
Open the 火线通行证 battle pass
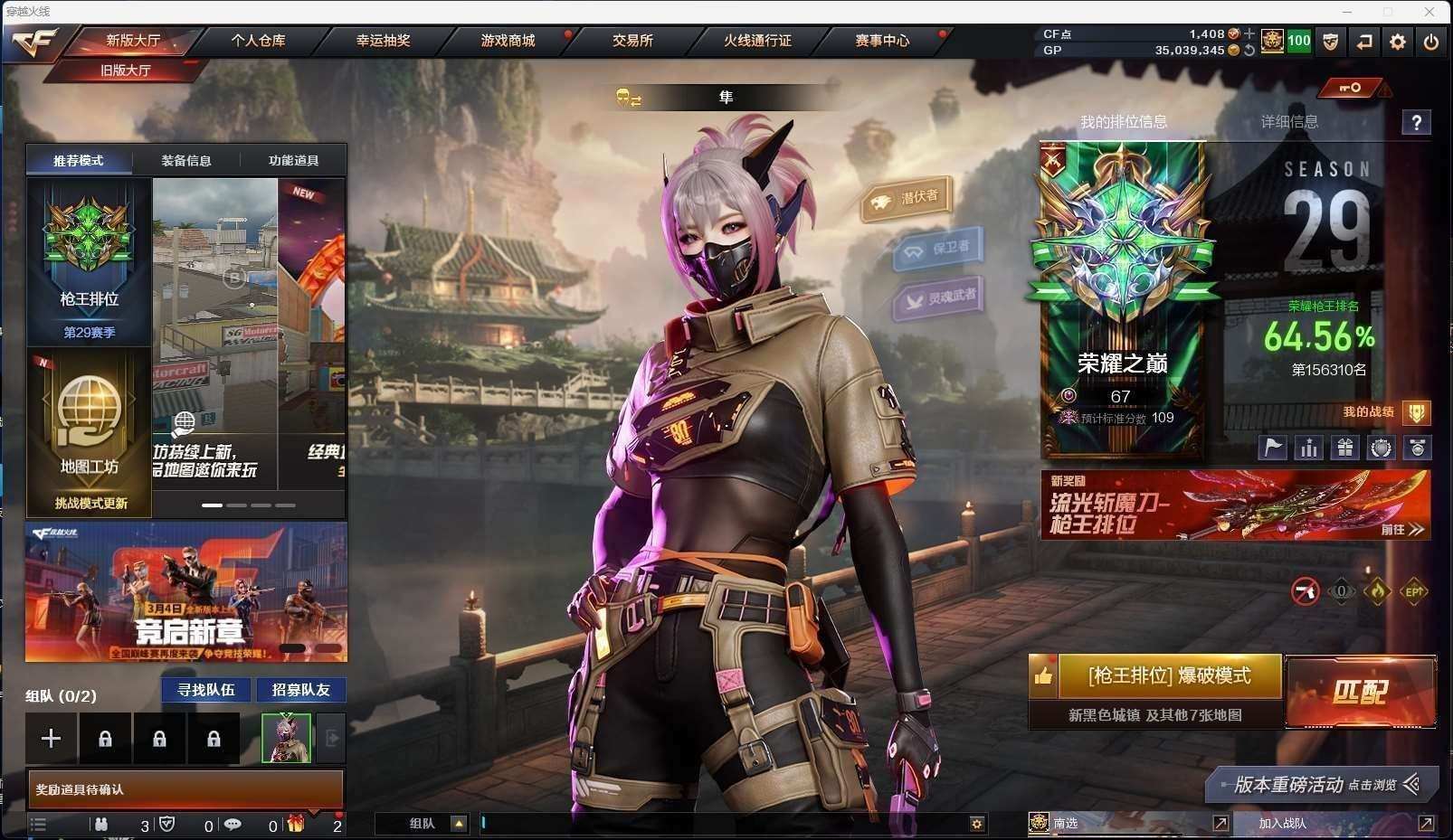[x=757, y=41]
